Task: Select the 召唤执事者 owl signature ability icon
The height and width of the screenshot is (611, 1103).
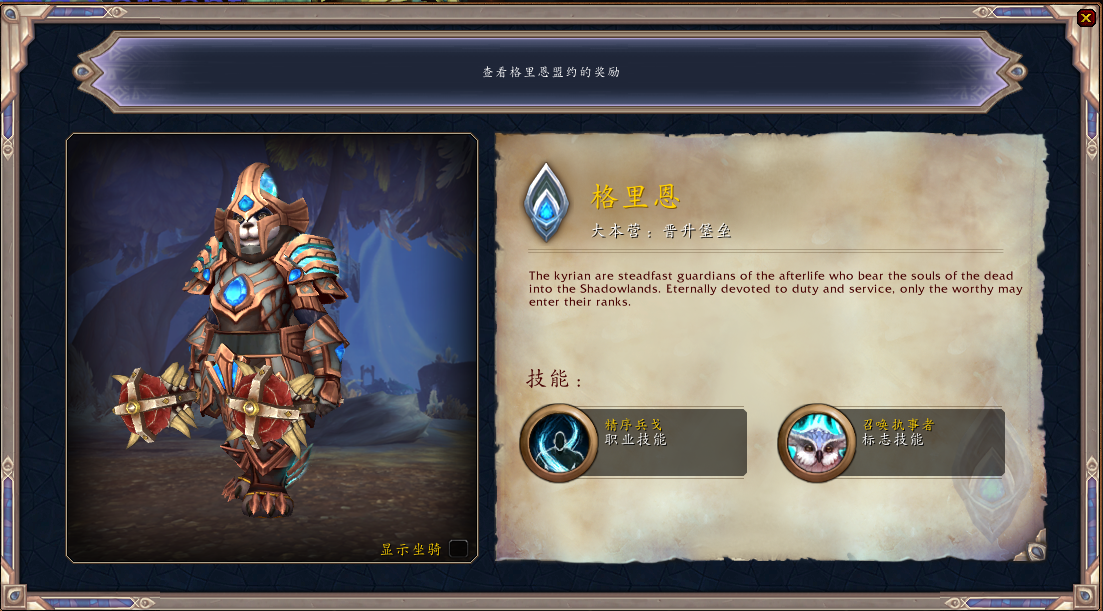Action: pos(817,442)
